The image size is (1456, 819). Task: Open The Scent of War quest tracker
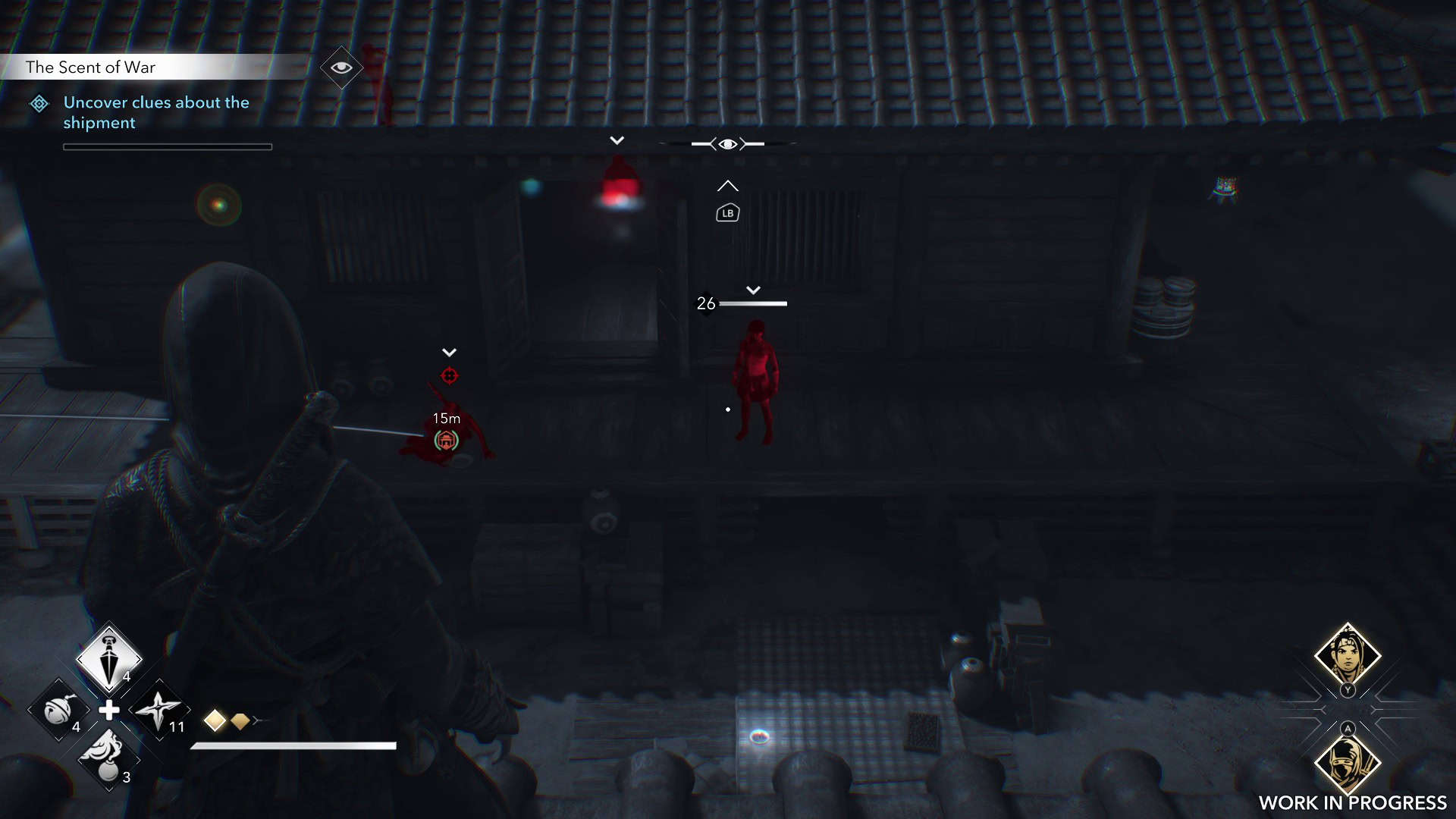pyautogui.click(x=90, y=67)
